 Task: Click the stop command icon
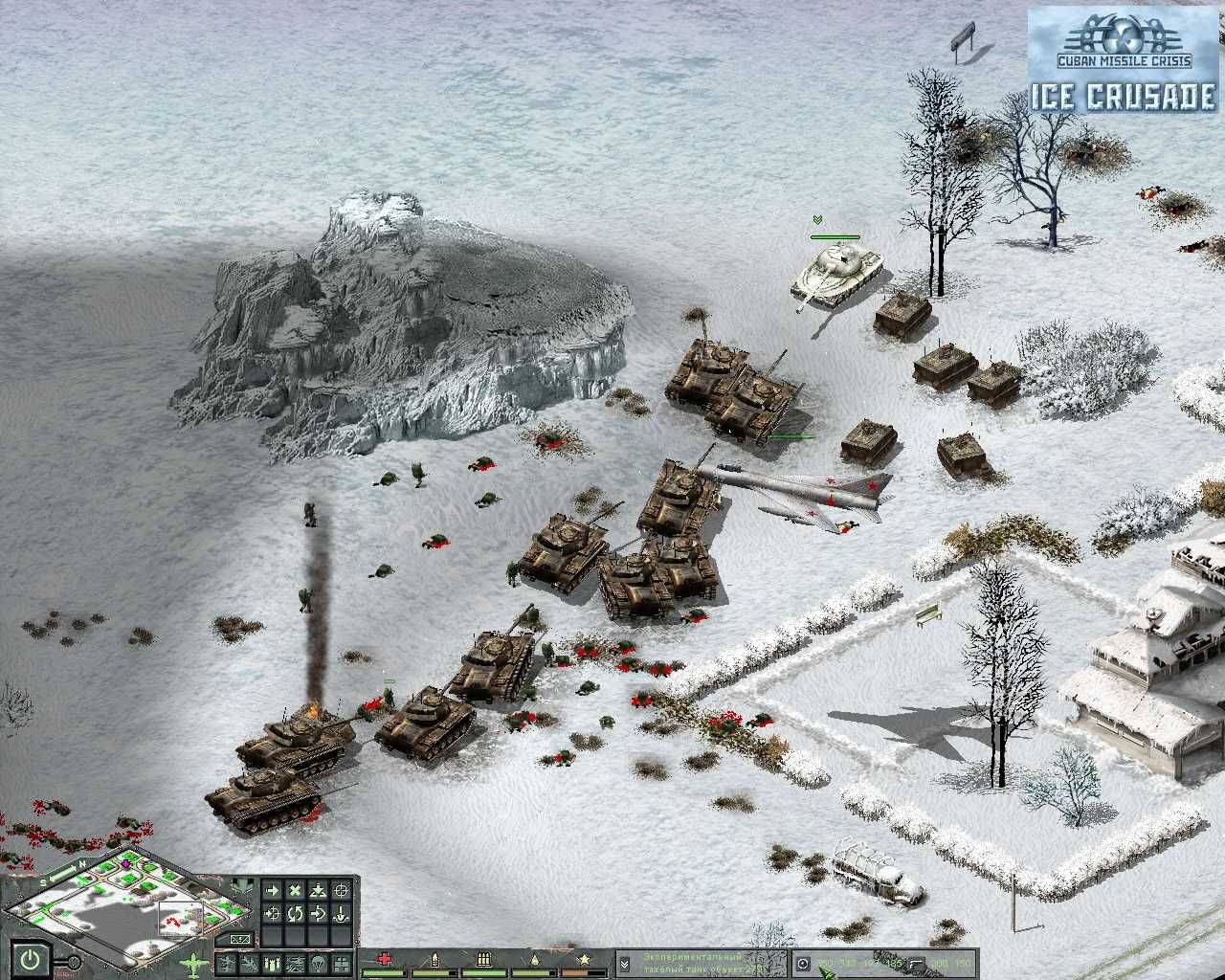tap(296, 890)
